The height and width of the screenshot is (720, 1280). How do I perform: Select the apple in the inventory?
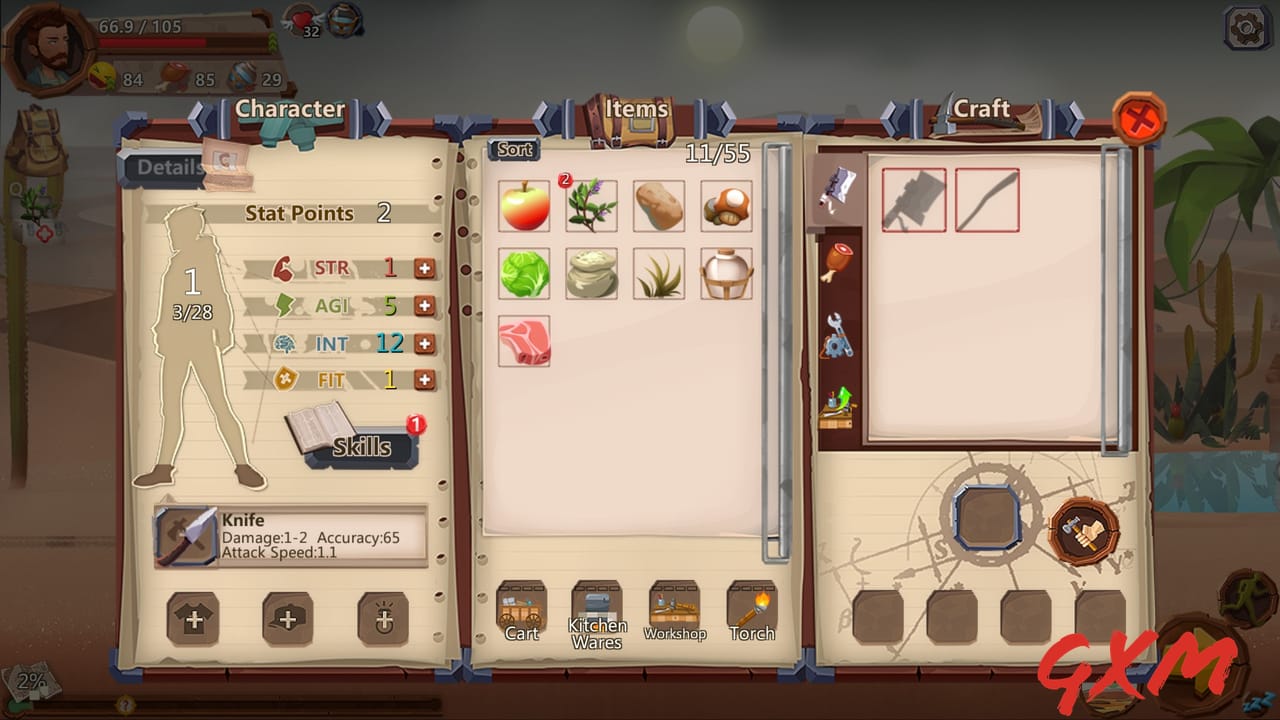(x=524, y=205)
